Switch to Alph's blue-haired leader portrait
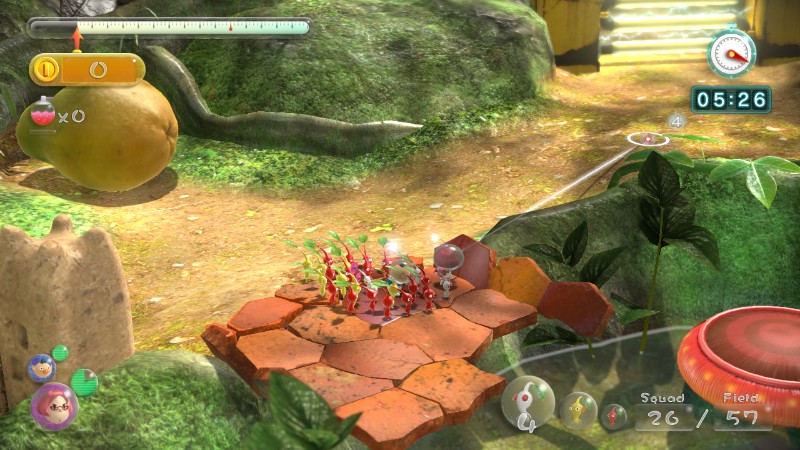The width and height of the screenshot is (800, 450). (41, 368)
